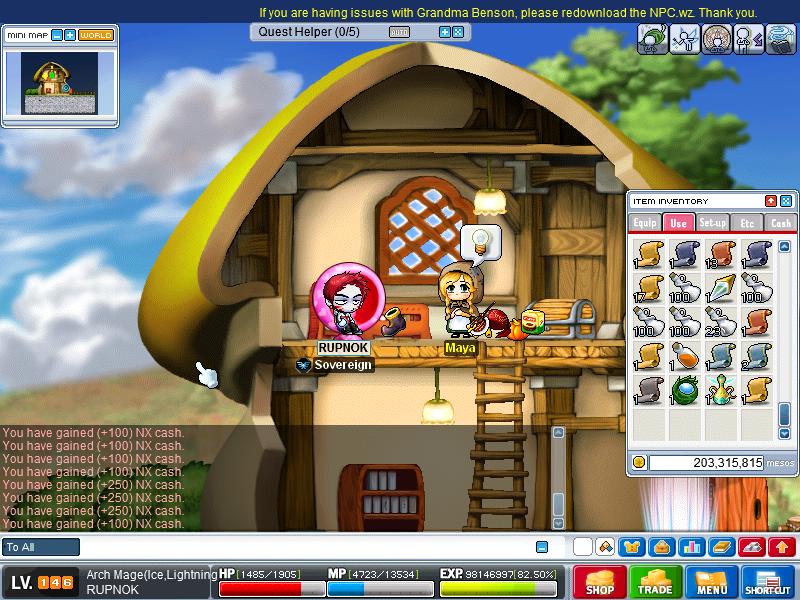The height and width of the screenshot is (600, 800).
Task: Select the green orb item slot
Action: (x=686, y=389)
